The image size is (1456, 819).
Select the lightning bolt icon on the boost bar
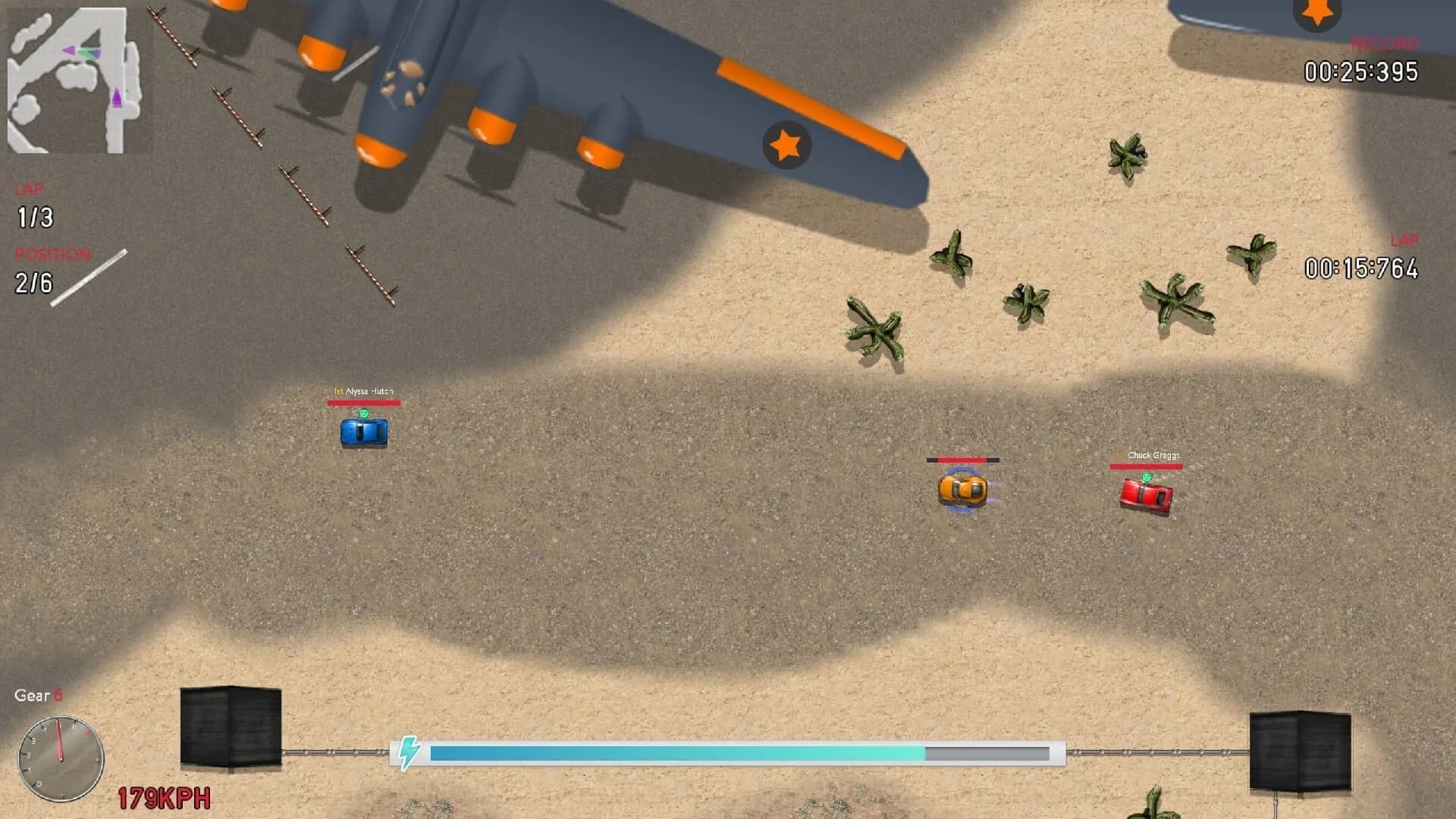[410, 754]
